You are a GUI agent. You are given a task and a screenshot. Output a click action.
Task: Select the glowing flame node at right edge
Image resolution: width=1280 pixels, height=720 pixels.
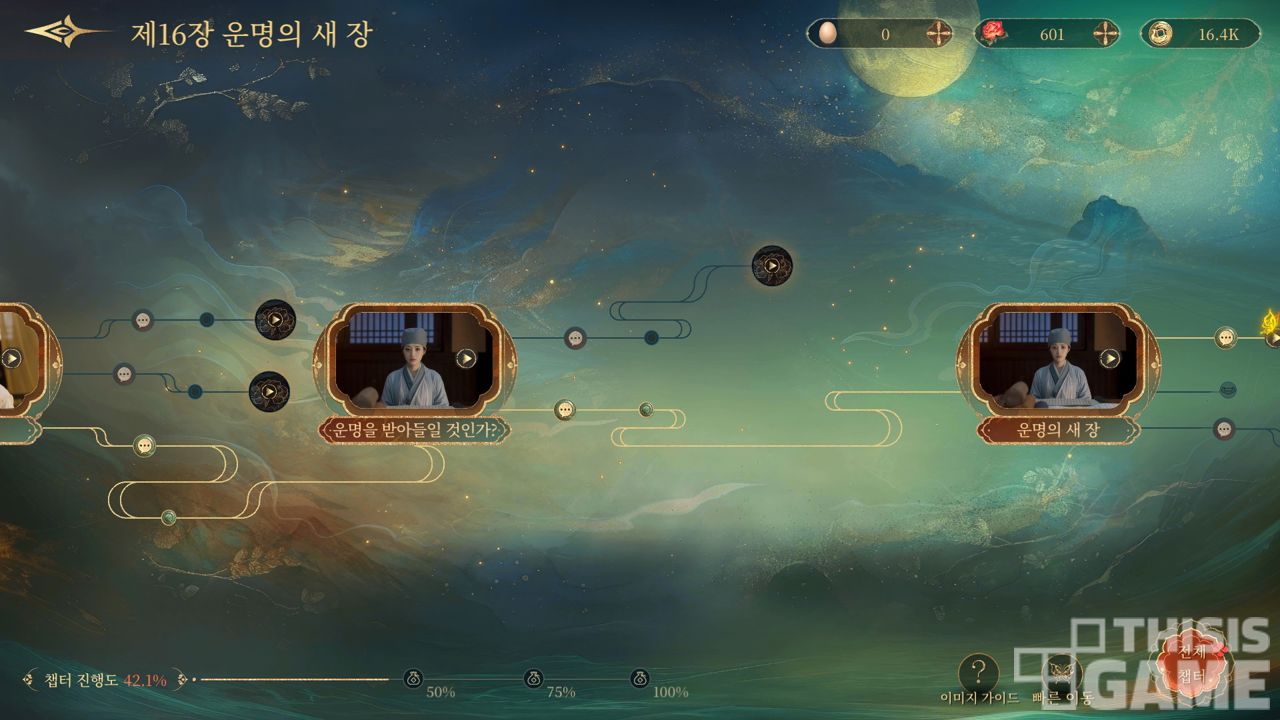(x=1271, y=326)
